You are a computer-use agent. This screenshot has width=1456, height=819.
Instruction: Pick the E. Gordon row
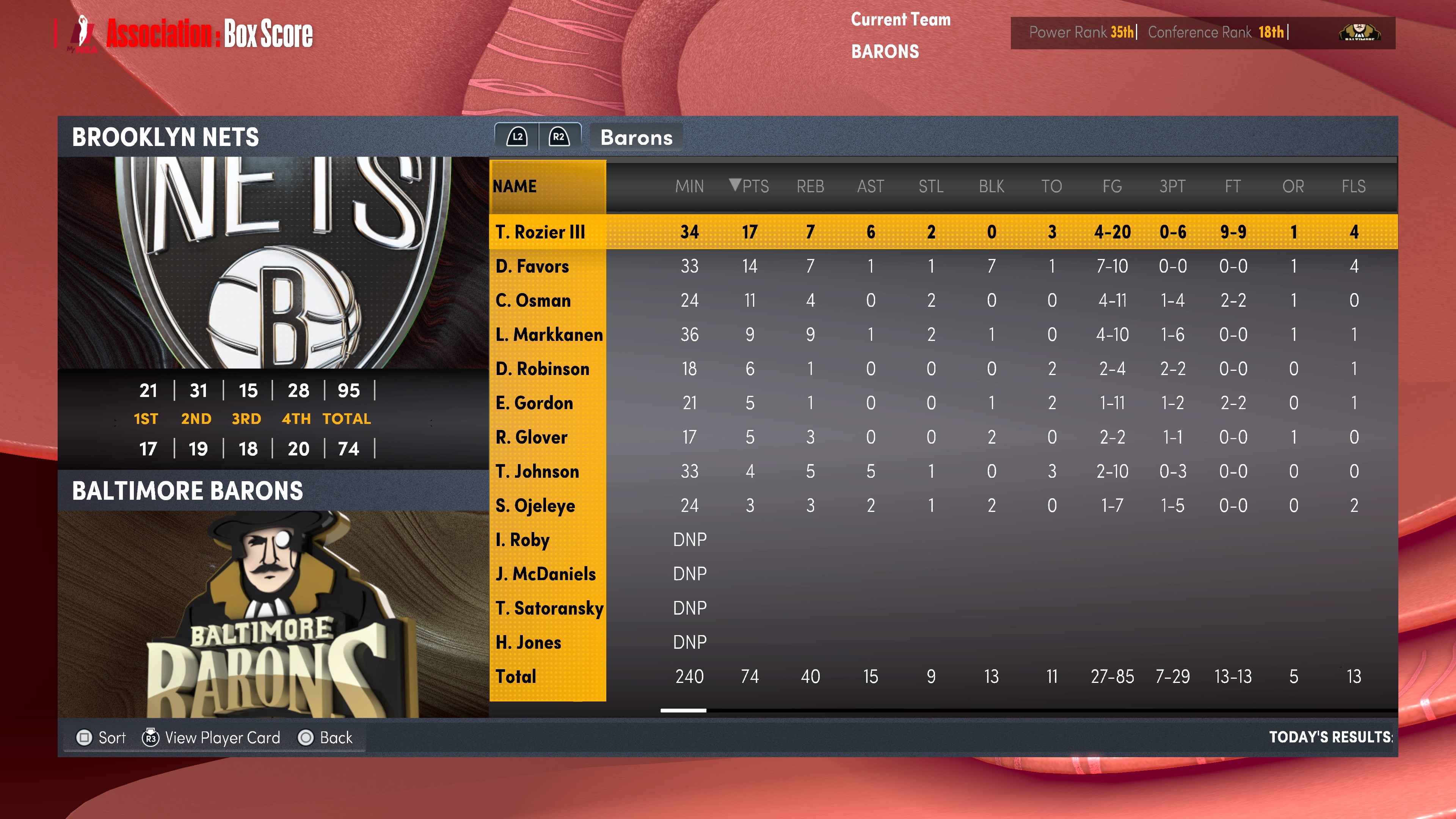click(534, 403)
